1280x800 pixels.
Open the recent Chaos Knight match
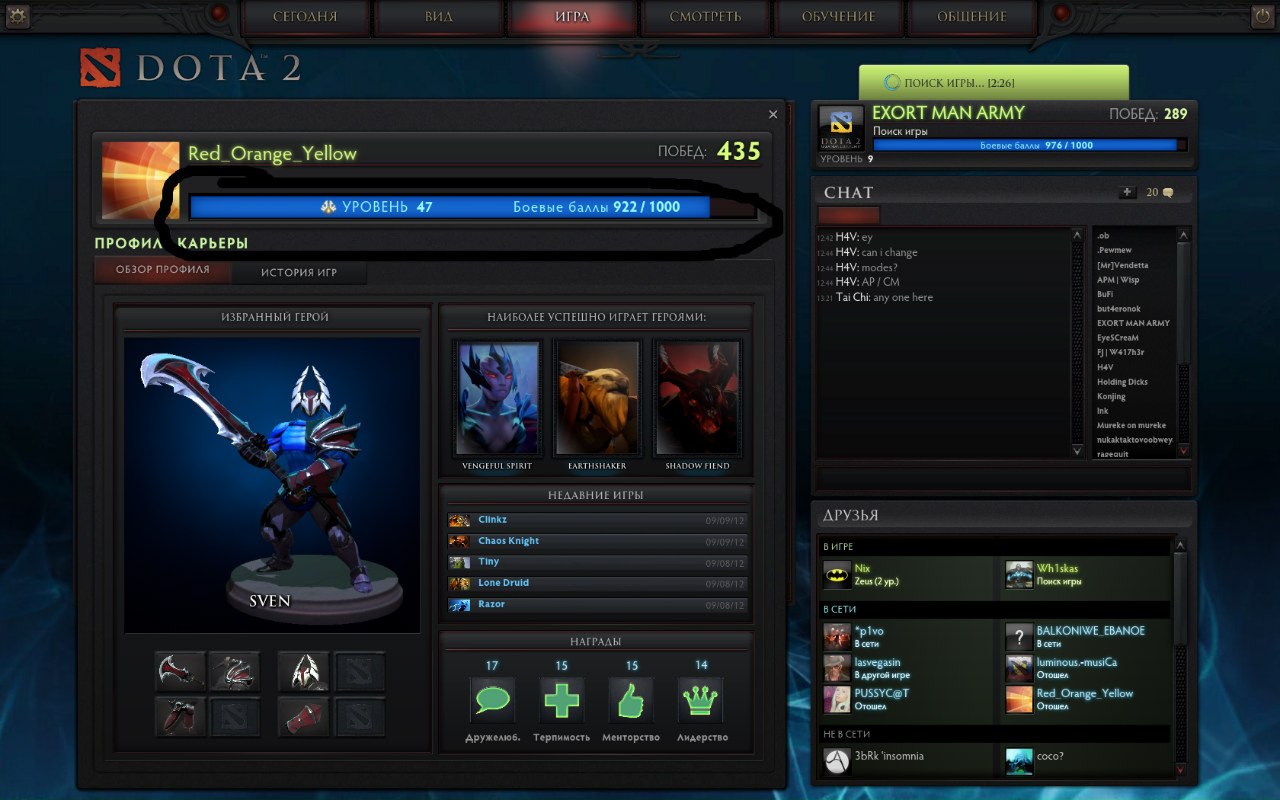597,541
